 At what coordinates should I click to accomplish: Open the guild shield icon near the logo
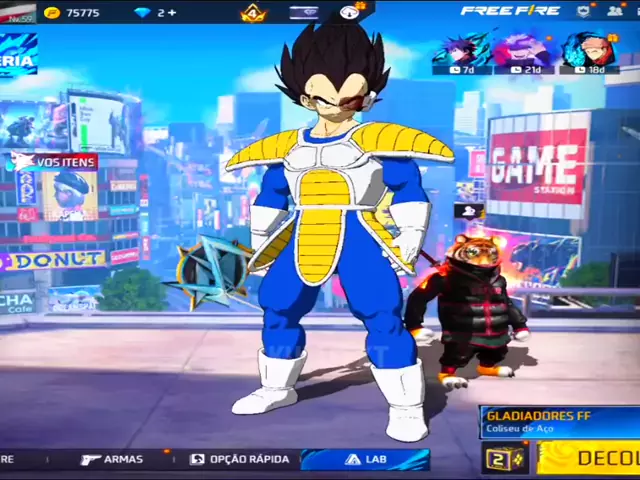[x=583, y=12]
